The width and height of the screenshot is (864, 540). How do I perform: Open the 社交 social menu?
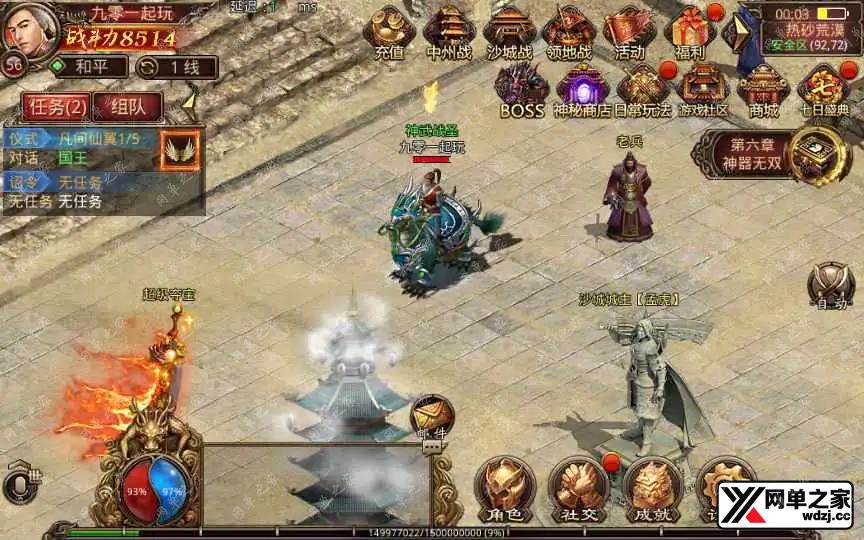tap(578, 487)
